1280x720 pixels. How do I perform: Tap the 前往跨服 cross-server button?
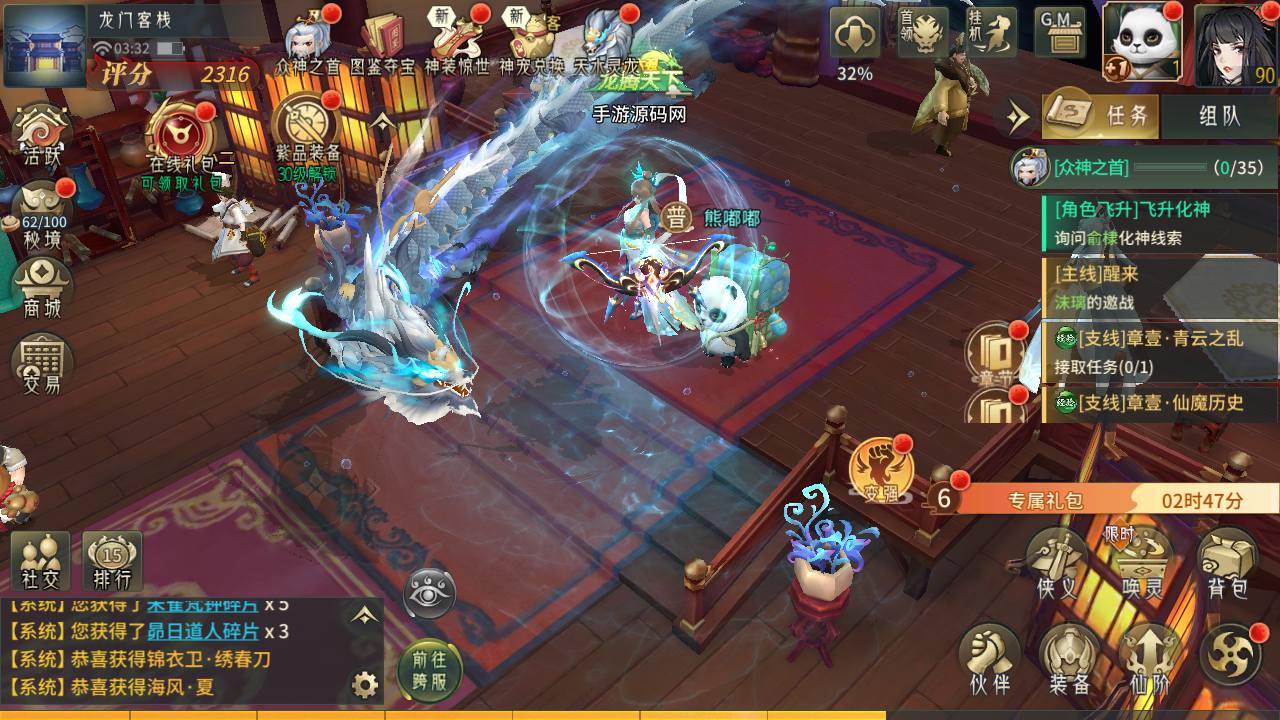[430, 670]
